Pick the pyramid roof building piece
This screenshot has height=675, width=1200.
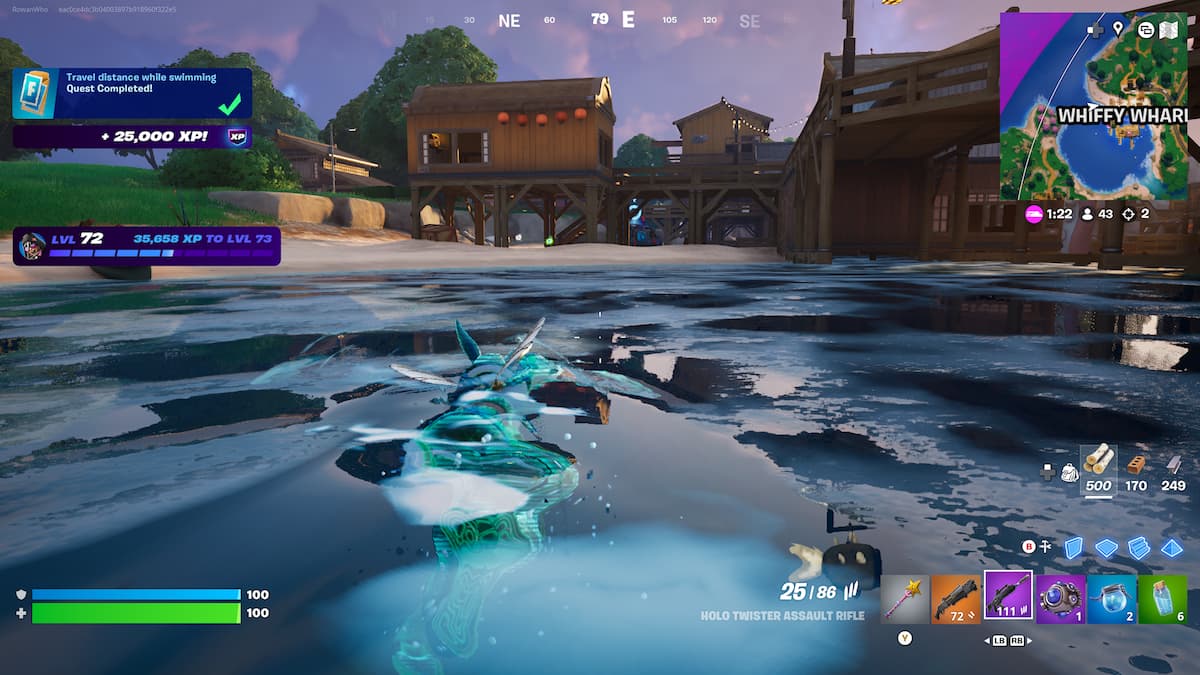coord(1172,547)
